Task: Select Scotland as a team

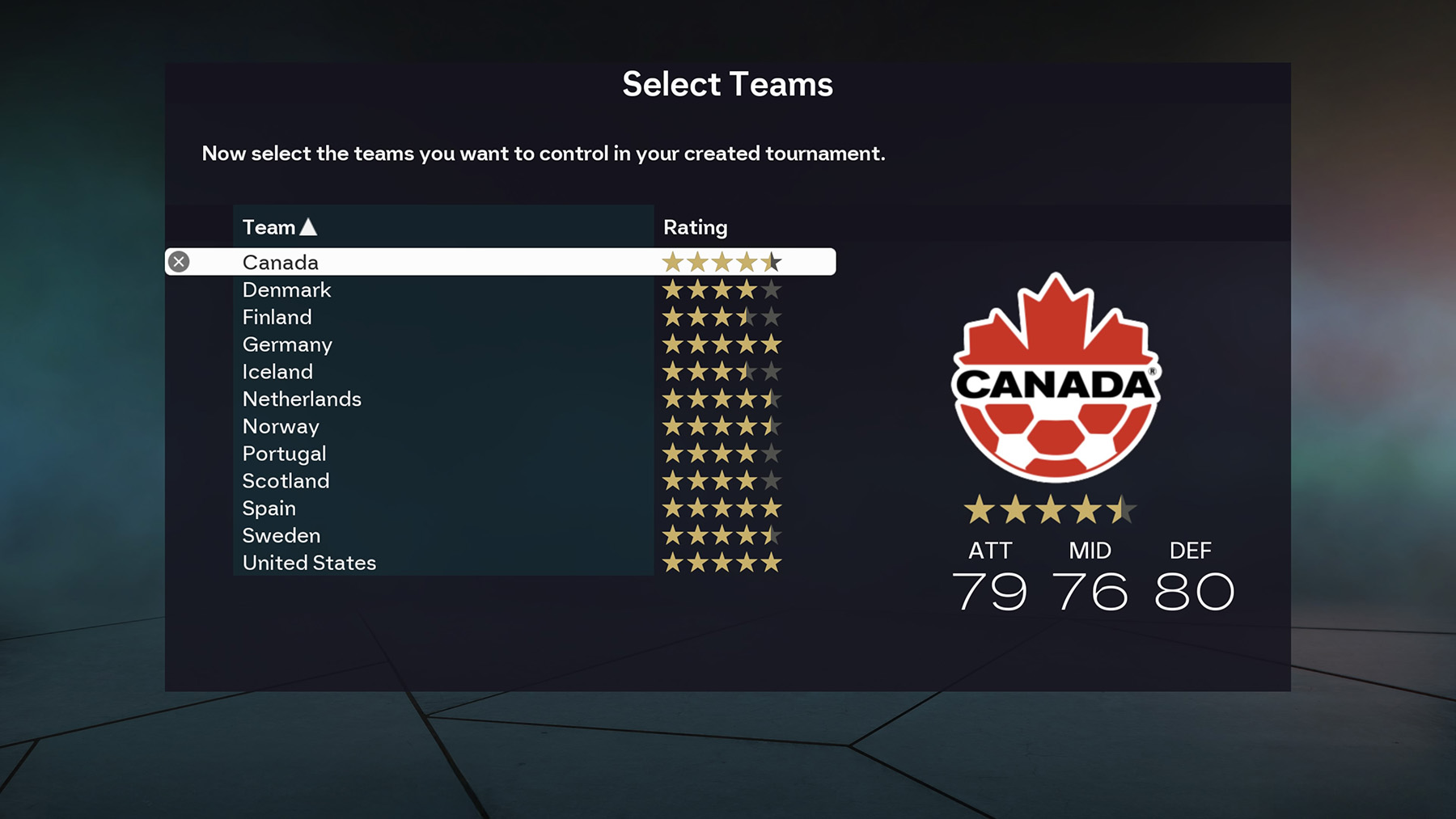Action: tap(286, 481)
